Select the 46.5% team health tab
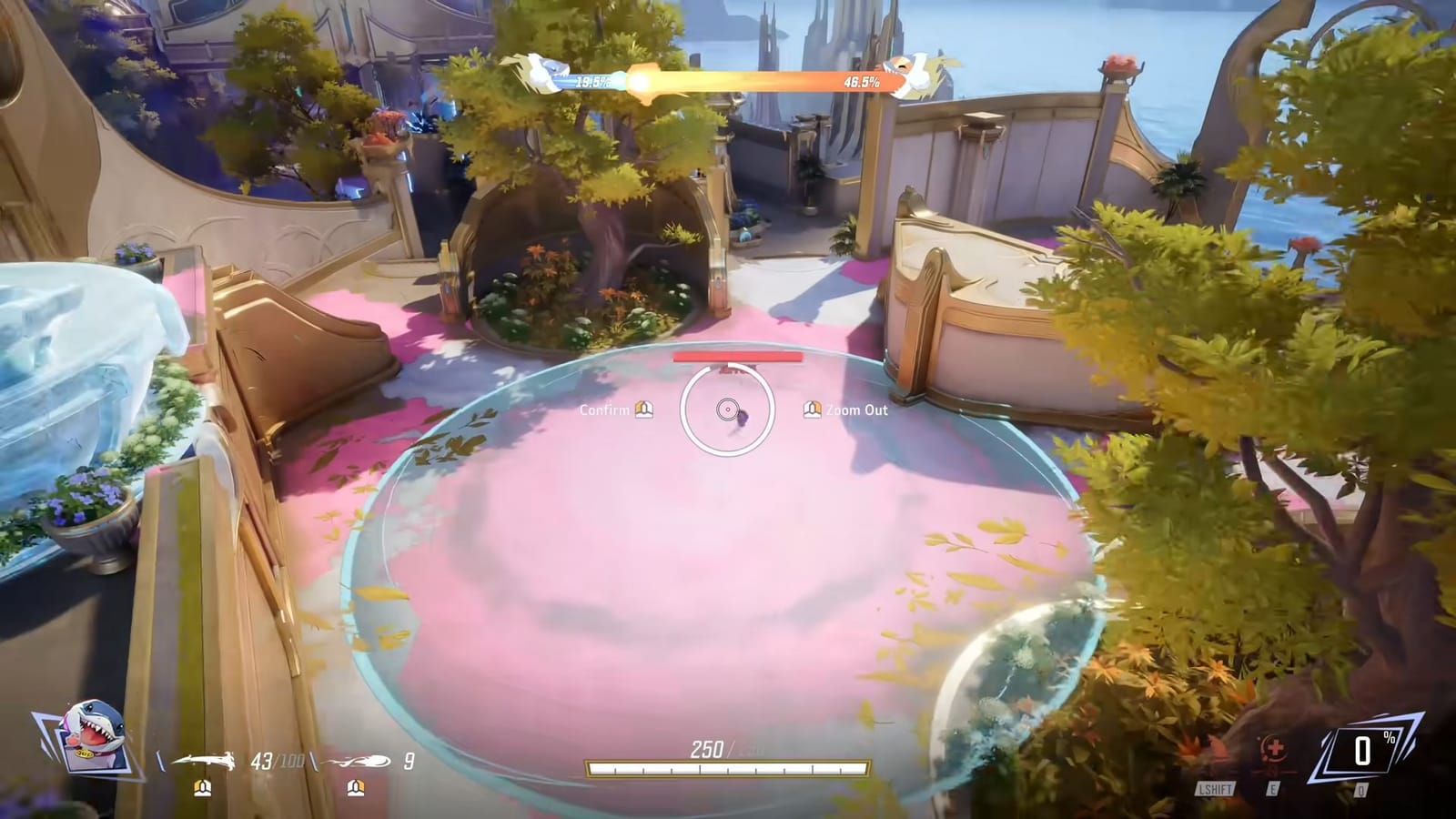The image size is (1456, 819). coord(860,82)
